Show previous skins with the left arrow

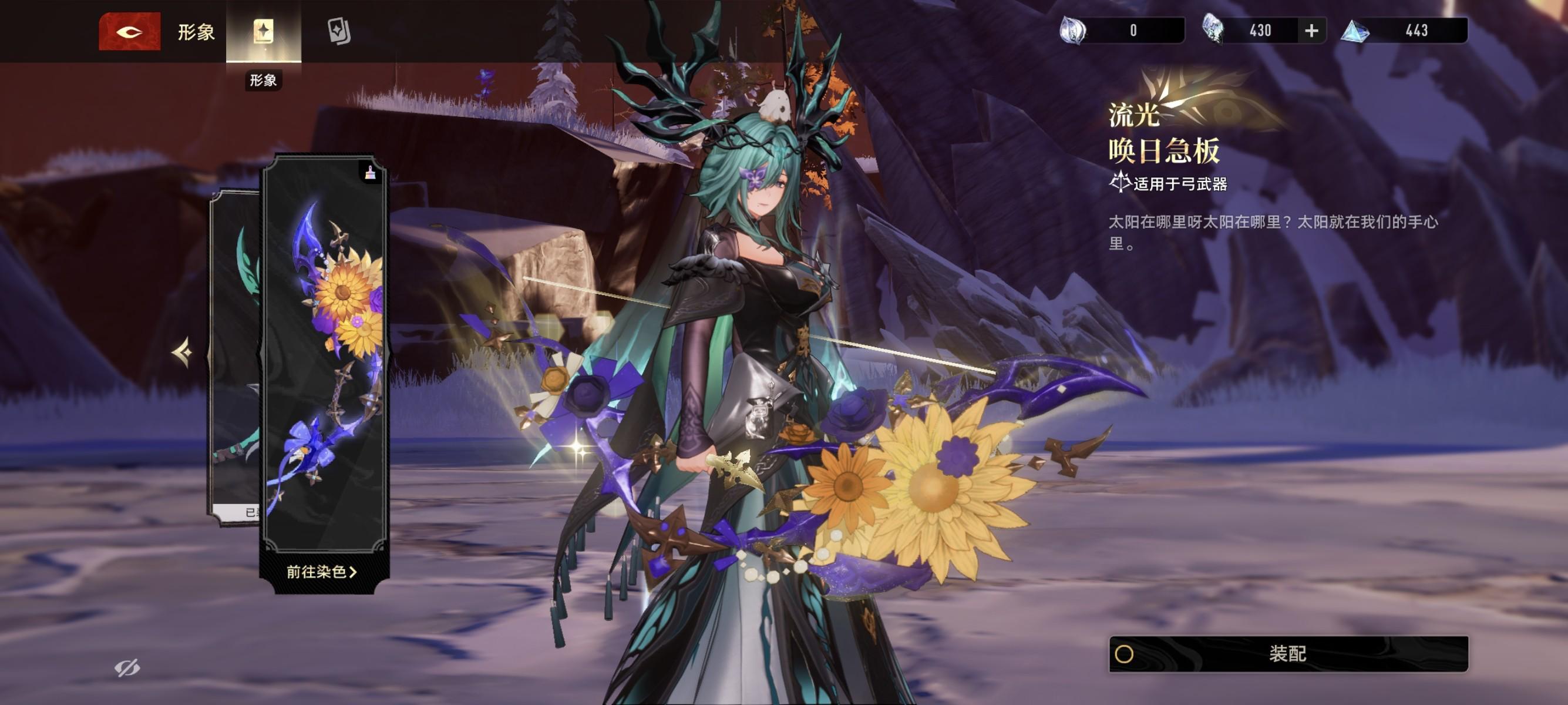182,352
